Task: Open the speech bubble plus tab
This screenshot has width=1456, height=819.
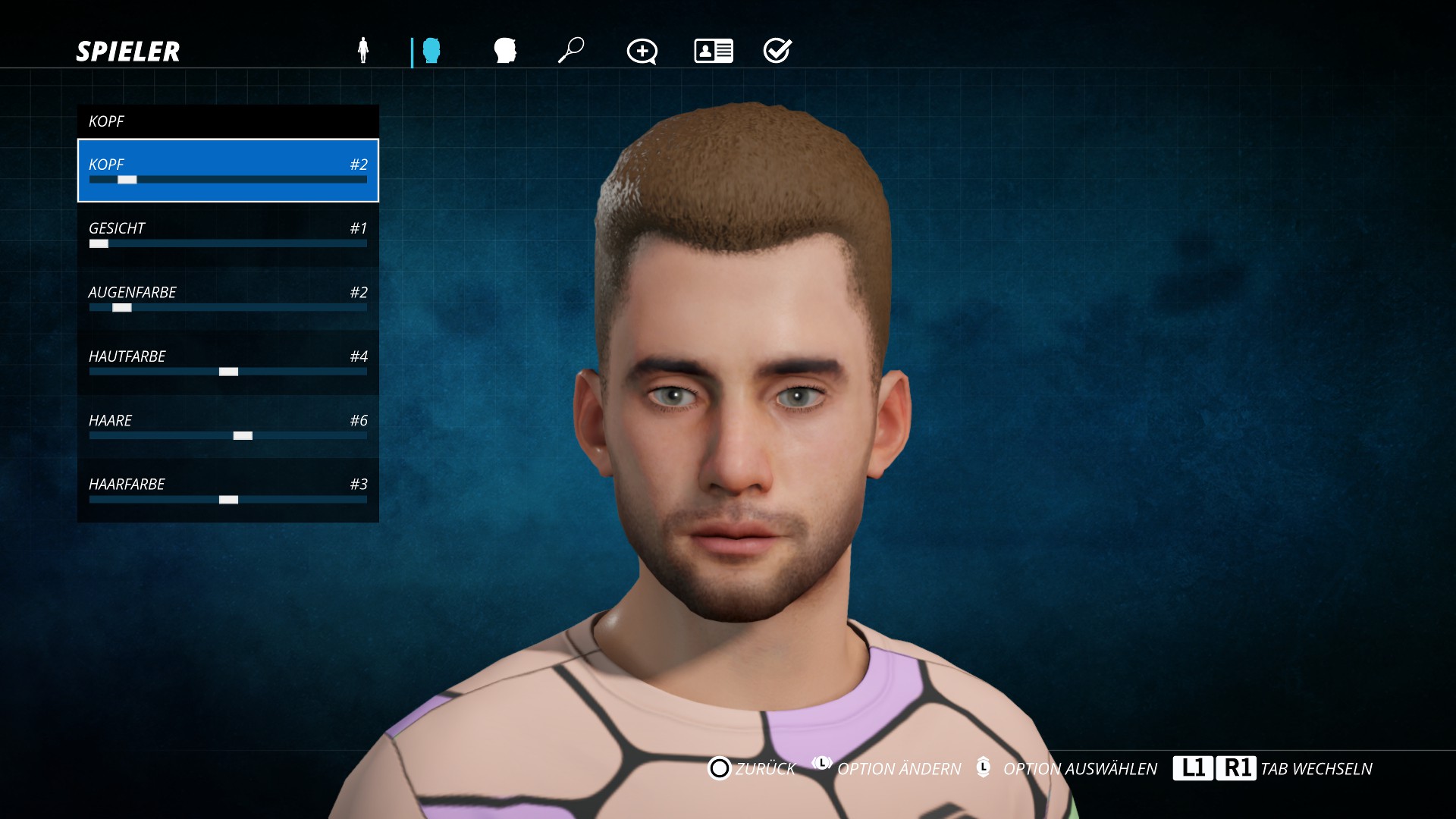Action: click(642, 52)
